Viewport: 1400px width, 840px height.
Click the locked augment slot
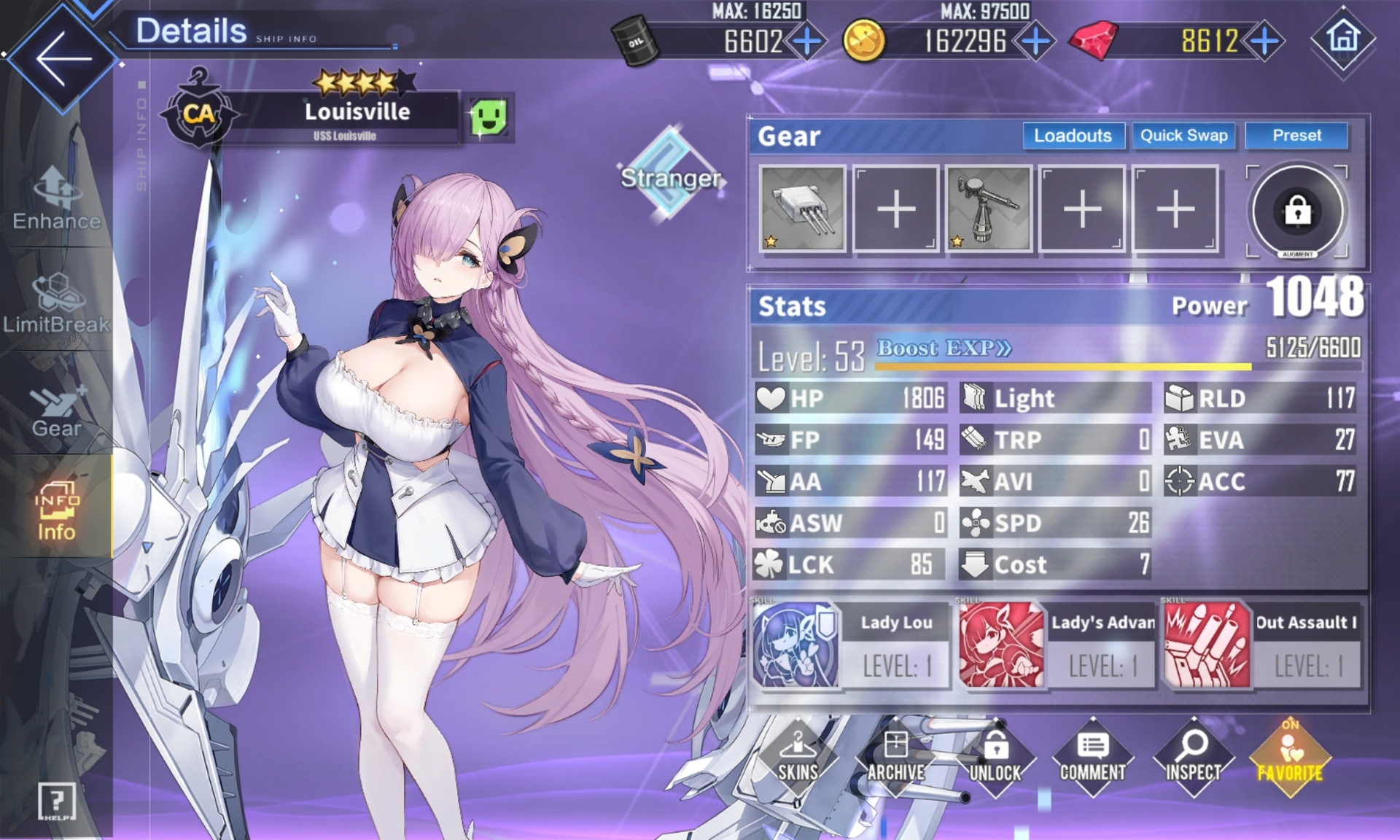click(x=1297, y=211)
